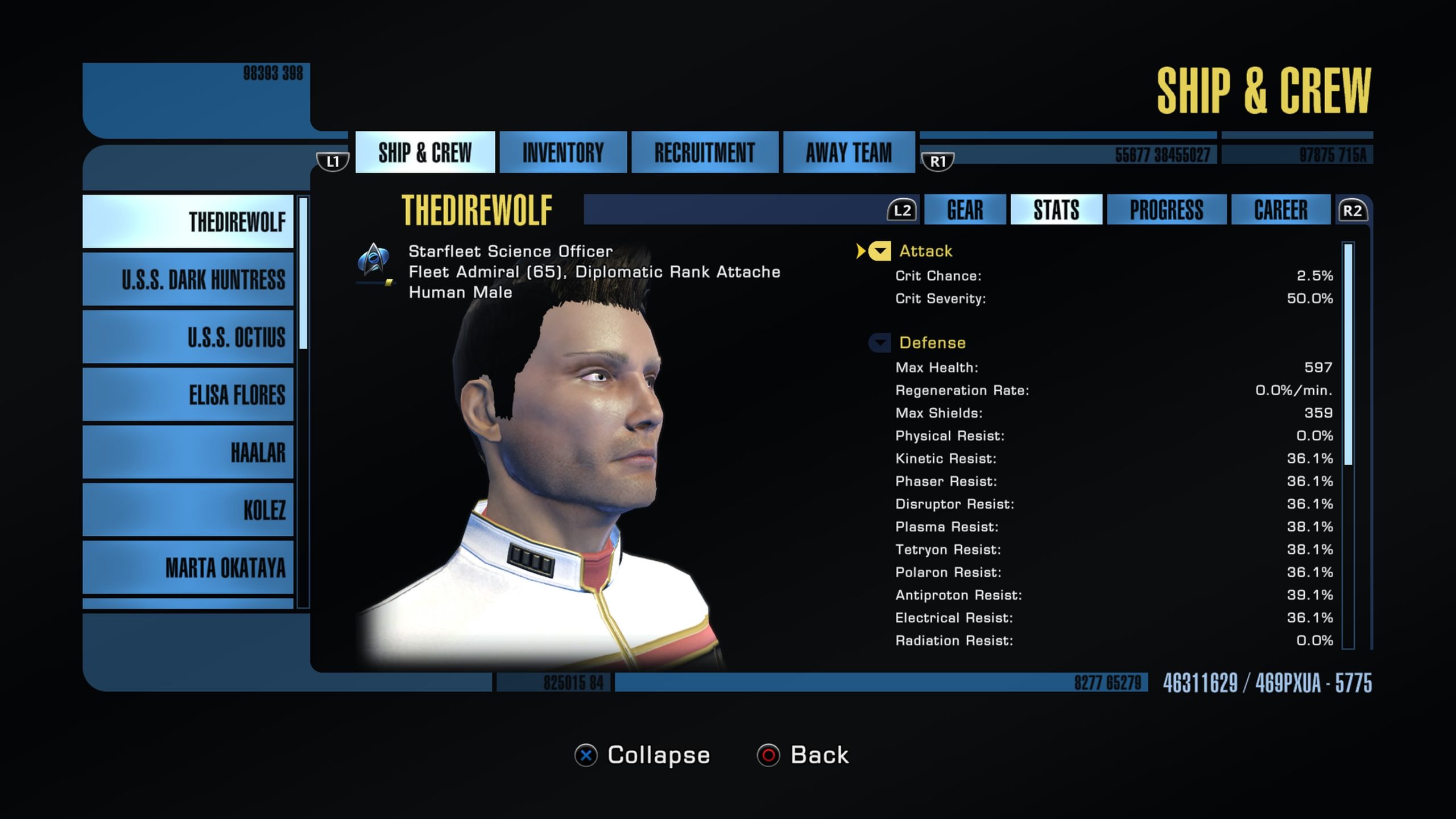Activate the Ship & Crew tab
The image size is (1456, 819).
coord(425,152)
